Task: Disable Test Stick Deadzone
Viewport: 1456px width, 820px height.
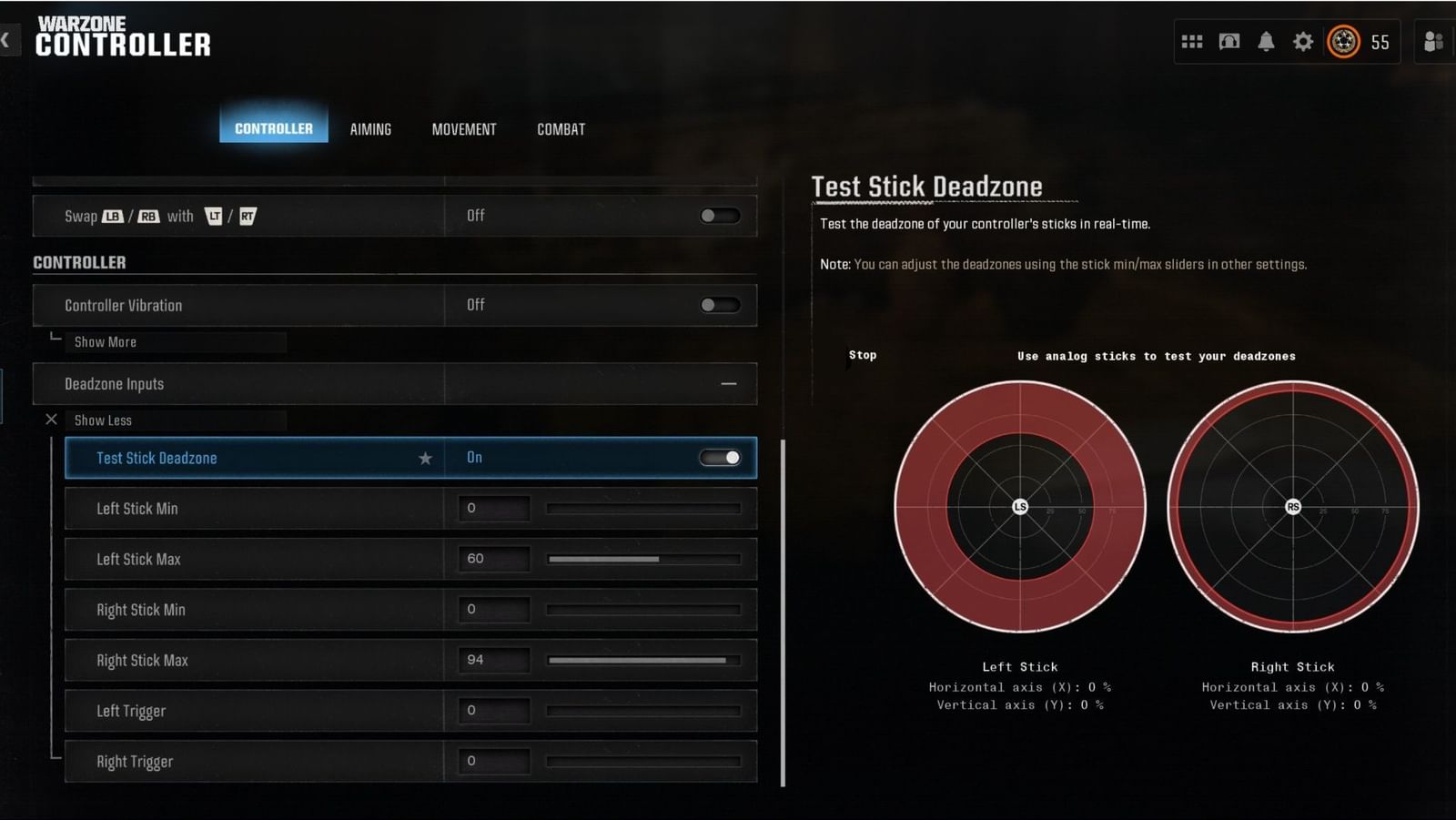Action: point(720,457)
